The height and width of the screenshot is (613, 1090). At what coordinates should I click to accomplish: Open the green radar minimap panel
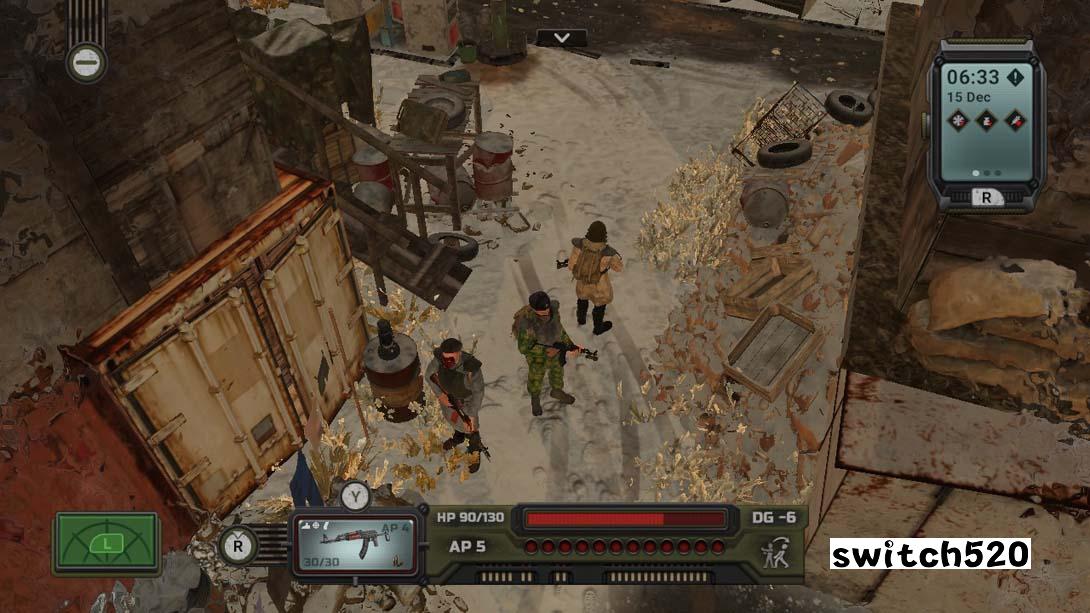[106, 543]
